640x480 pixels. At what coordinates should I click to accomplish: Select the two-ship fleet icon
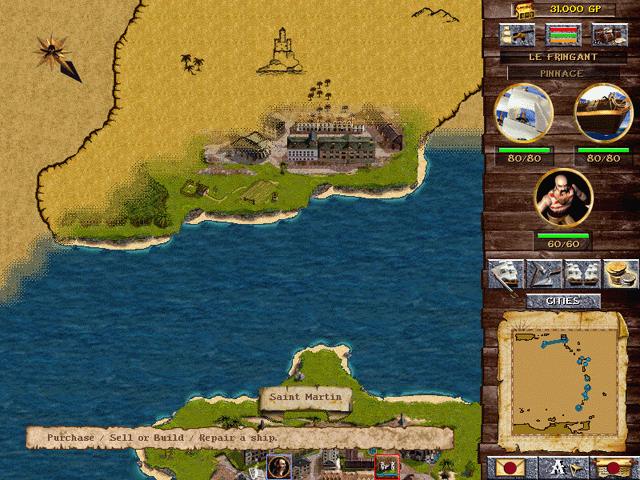tap(582, 273)
